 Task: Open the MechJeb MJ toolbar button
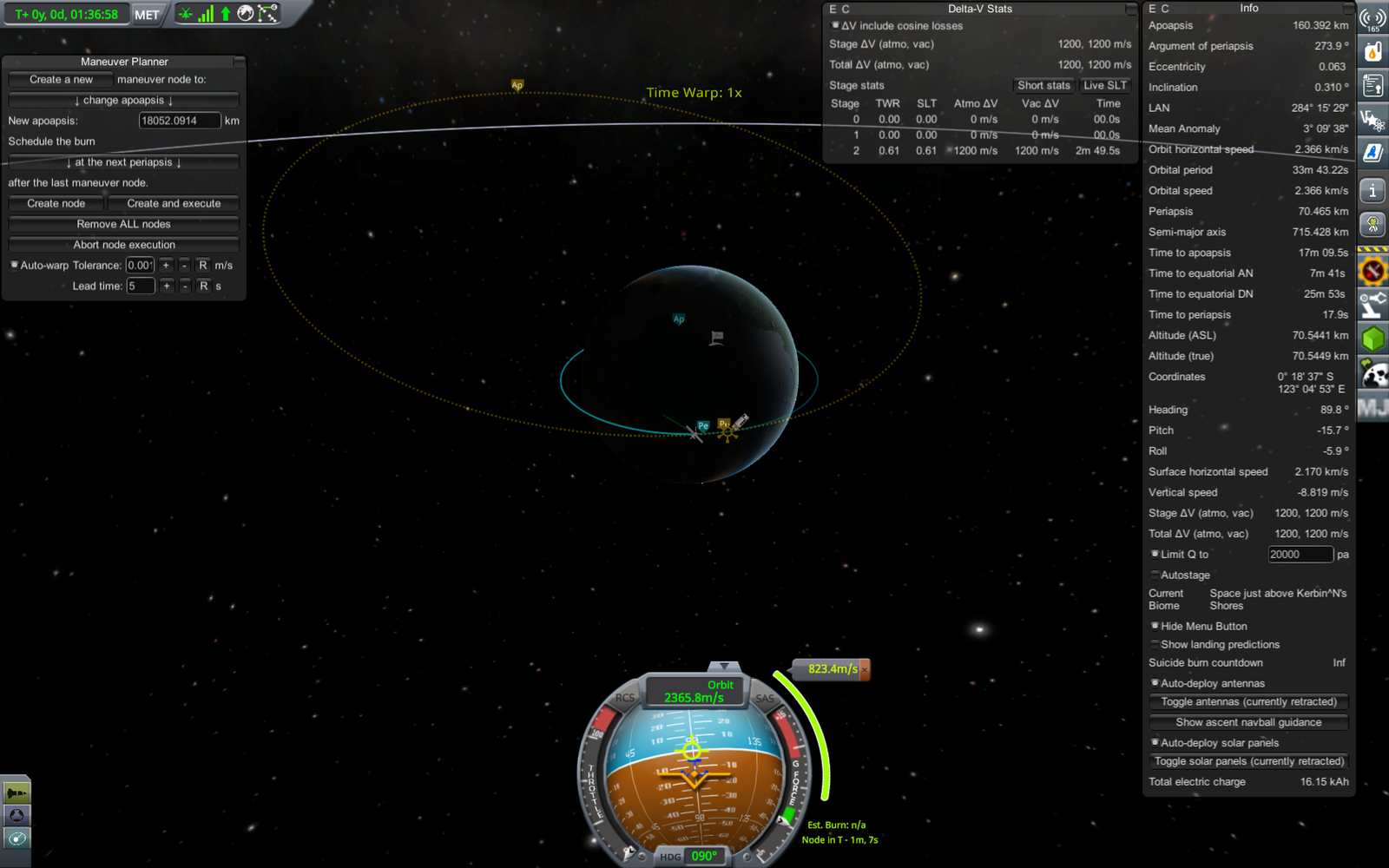coord(1373,406)
